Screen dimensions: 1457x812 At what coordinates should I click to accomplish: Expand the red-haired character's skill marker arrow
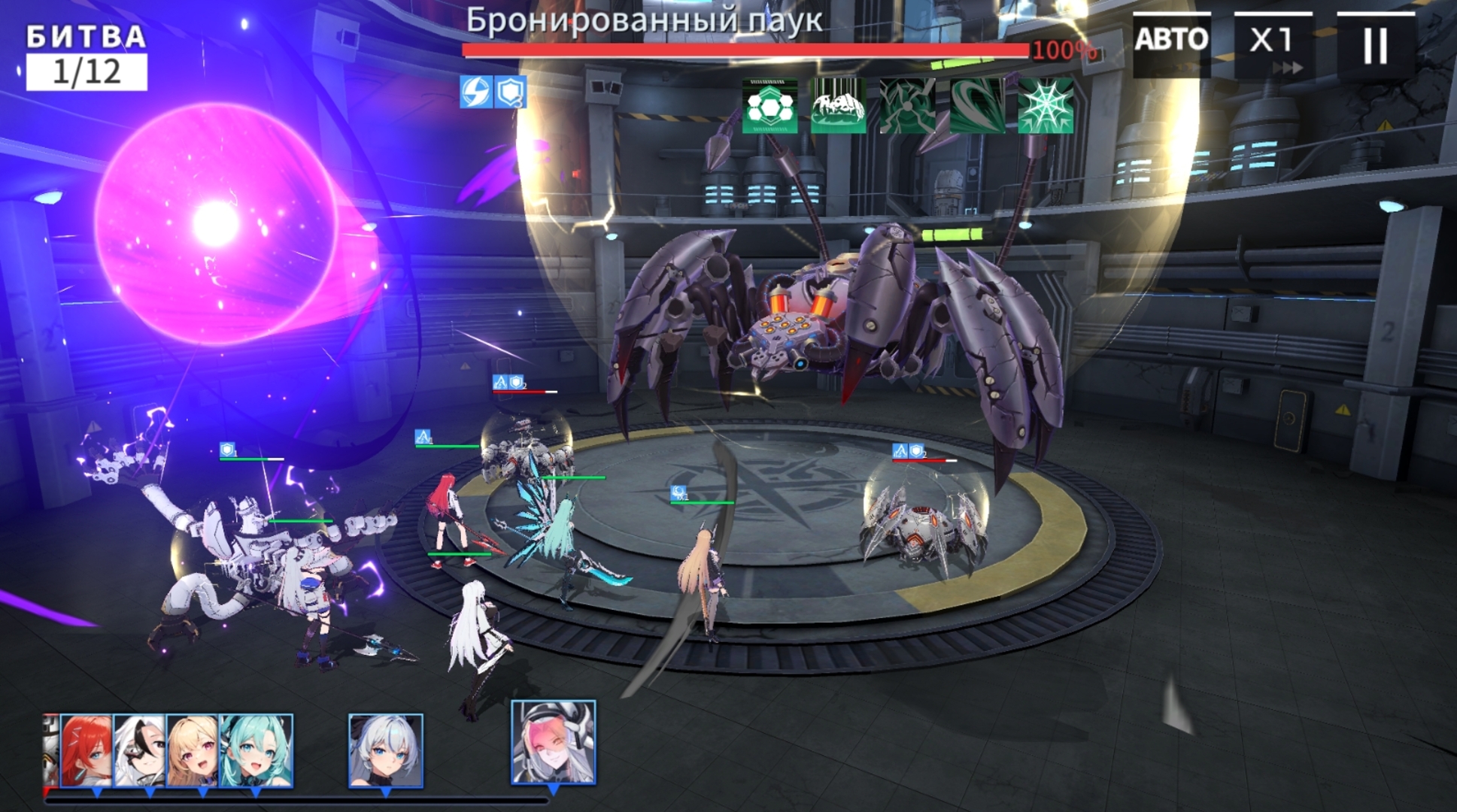point(96,792)
